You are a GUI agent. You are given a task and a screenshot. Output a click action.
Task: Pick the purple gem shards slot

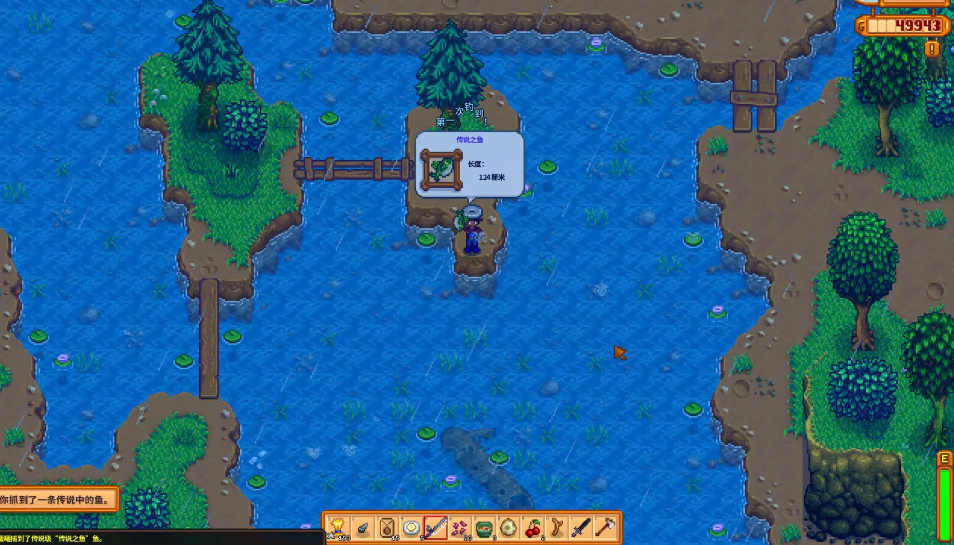[459, 527]
